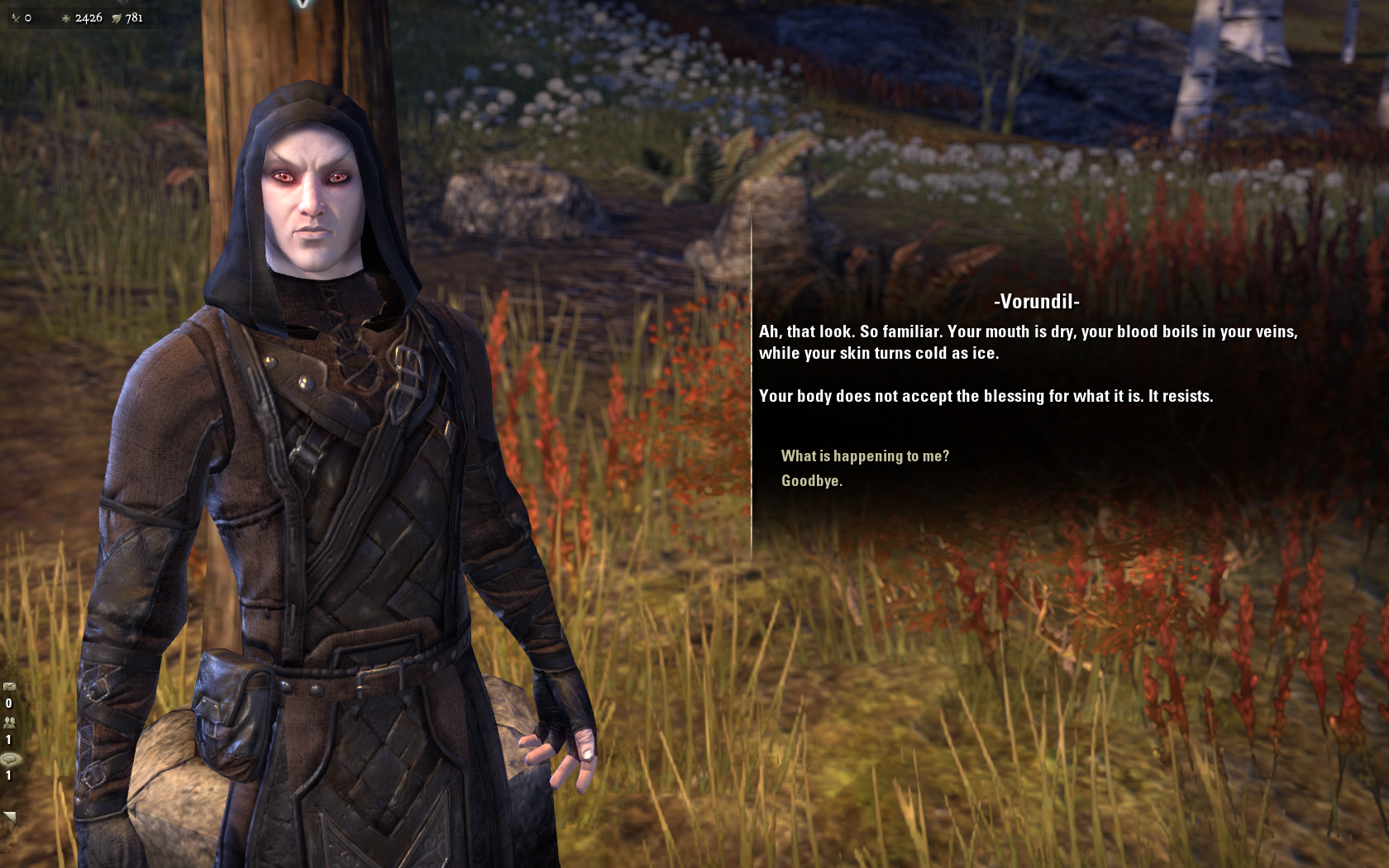The width and height of the screenshot is (1389, 868).
Task: Choose the Goodbye reply
Action: click(811, 481)
